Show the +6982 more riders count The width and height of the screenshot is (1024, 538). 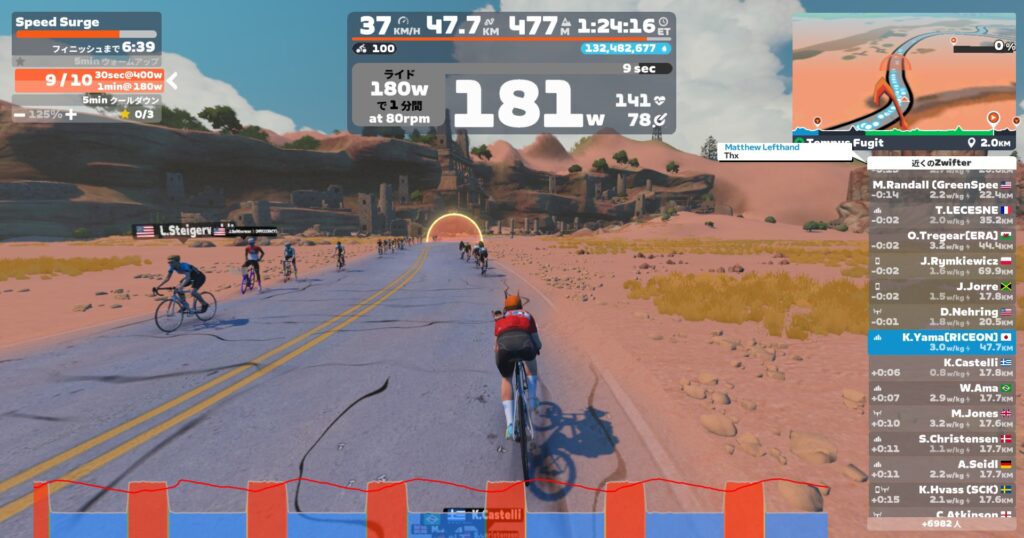pos(942,524)
